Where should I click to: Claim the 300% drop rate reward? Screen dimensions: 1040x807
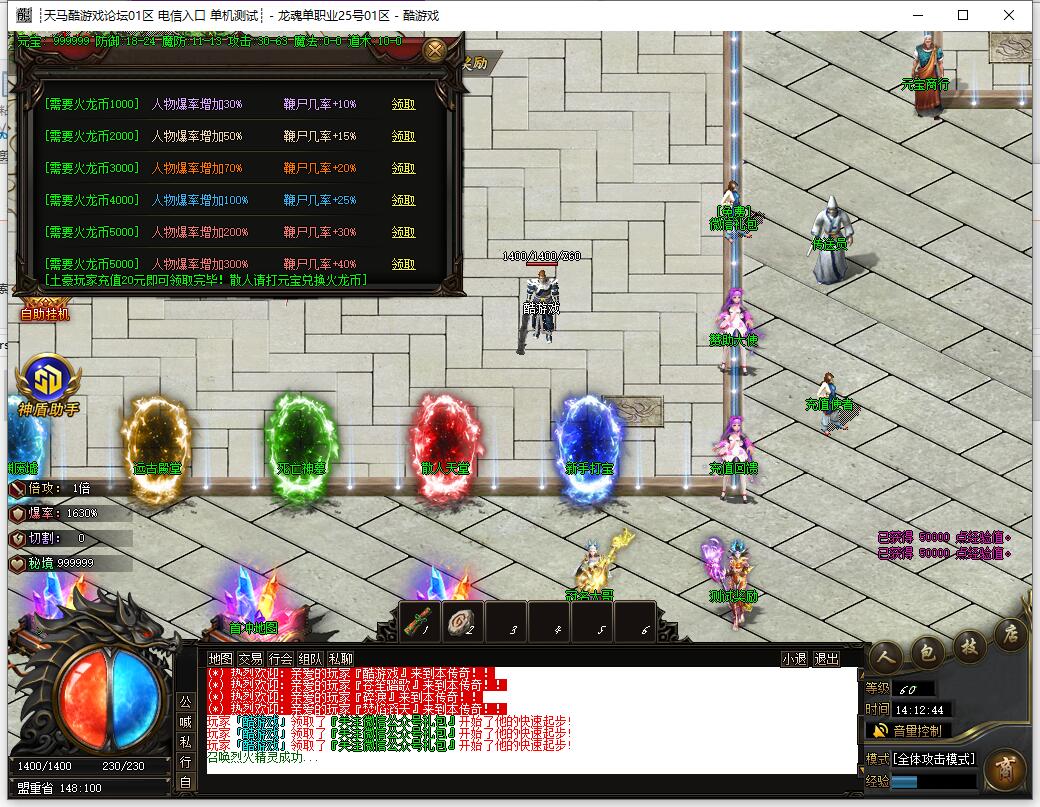pos(403,264)
